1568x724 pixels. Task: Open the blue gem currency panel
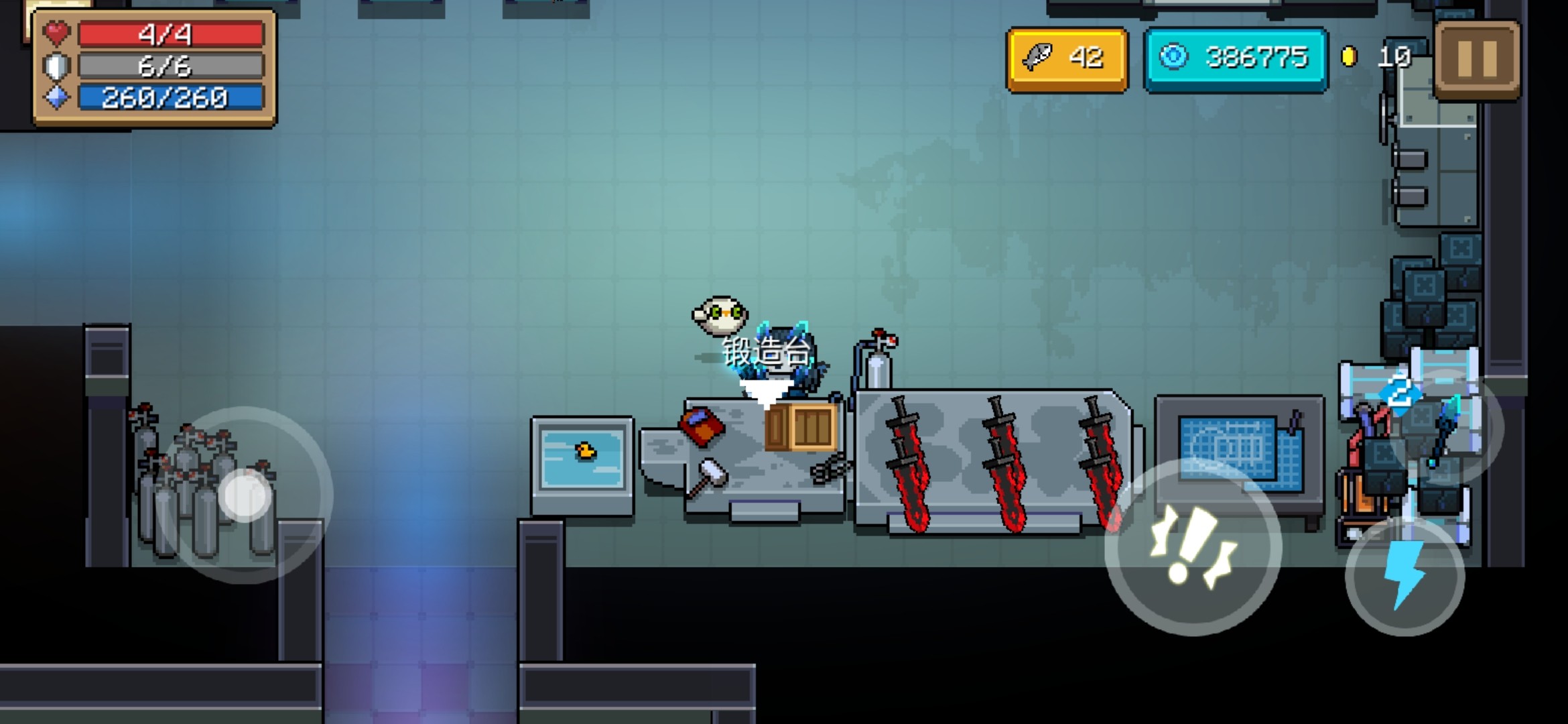pos(1236,59)
